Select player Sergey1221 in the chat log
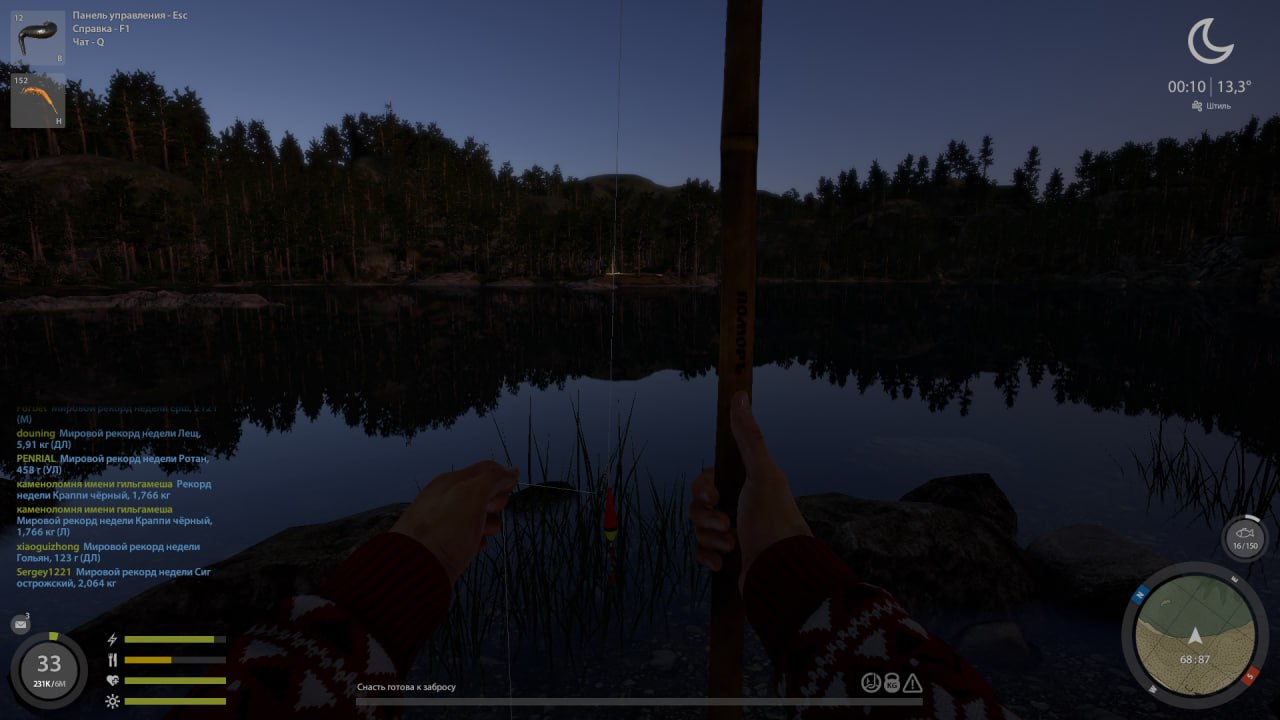 [x=43, y=572]
